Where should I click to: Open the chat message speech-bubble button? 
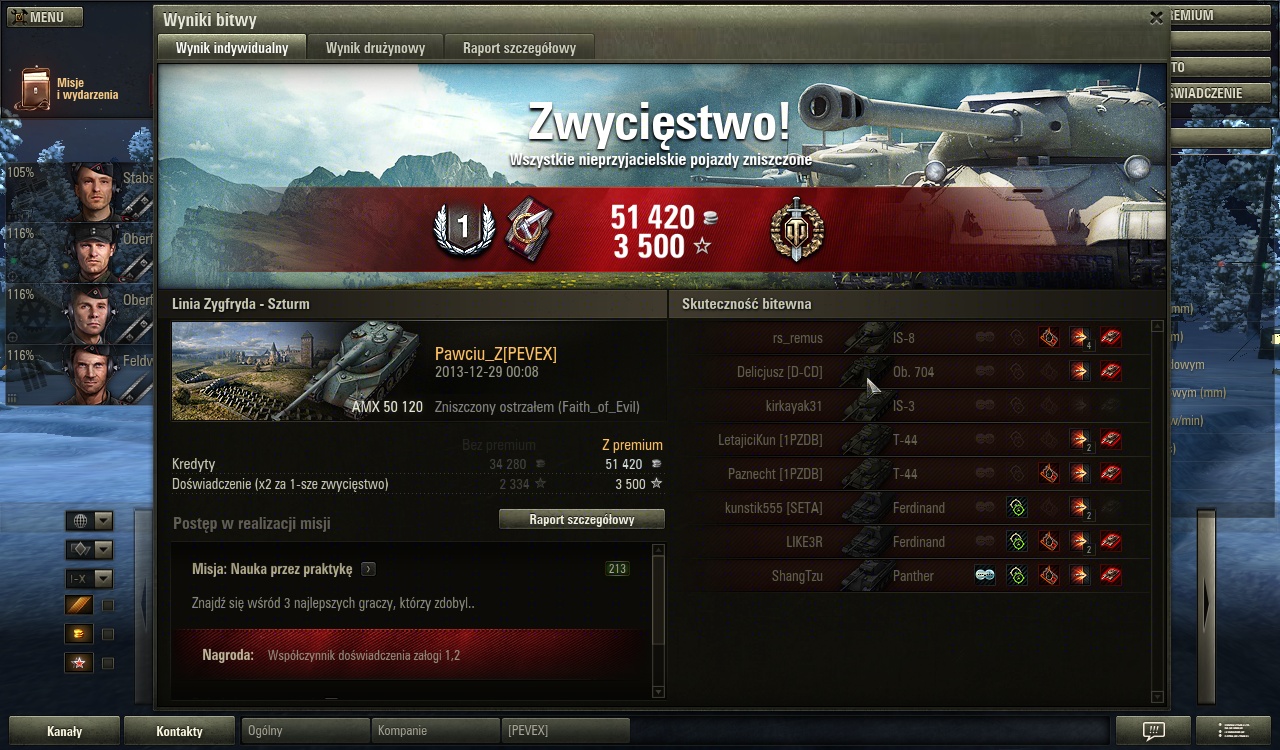pyautogui.click(x=1153, y=731)
